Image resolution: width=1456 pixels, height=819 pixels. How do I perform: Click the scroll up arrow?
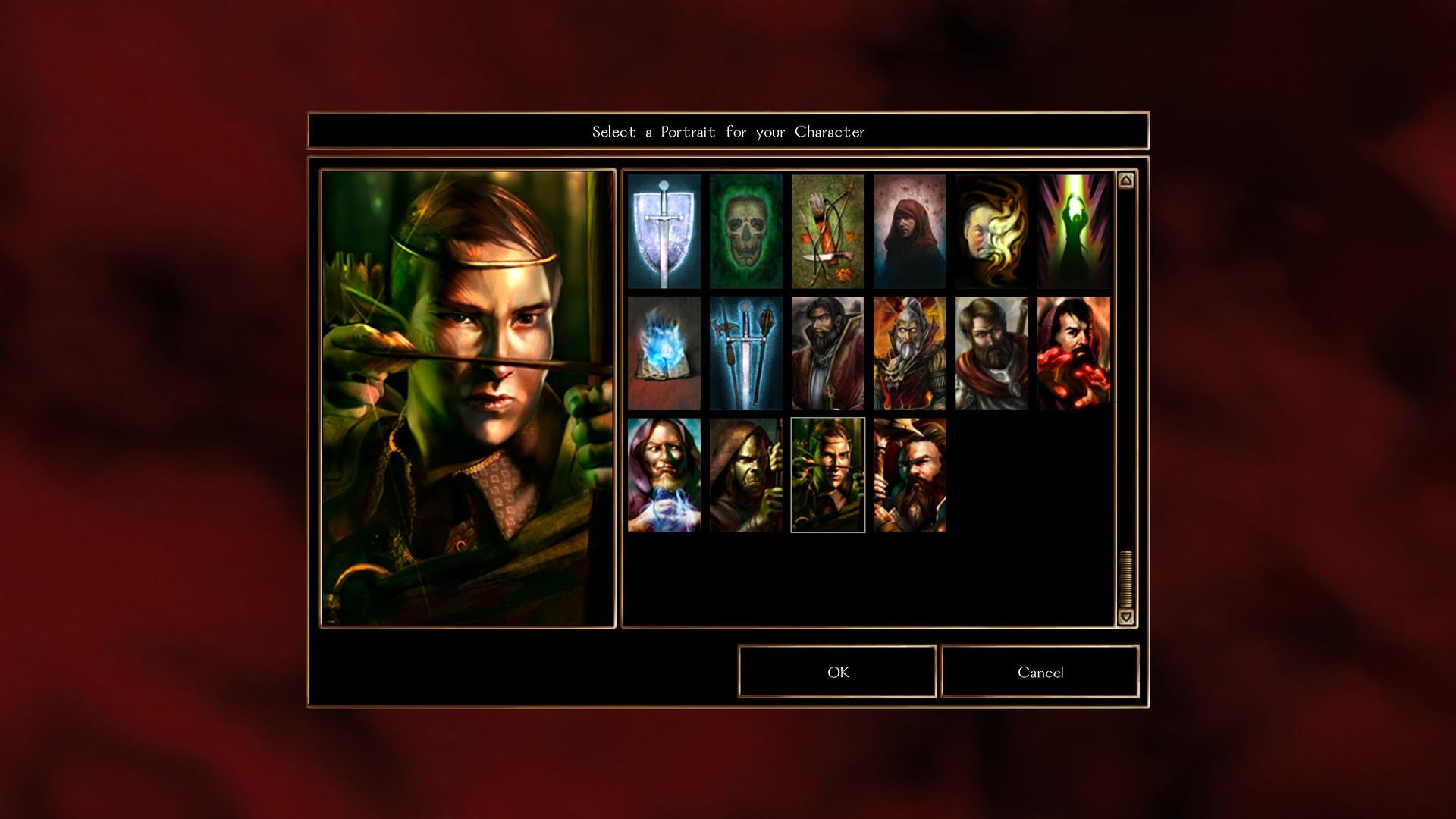[x=1125, y=180]
